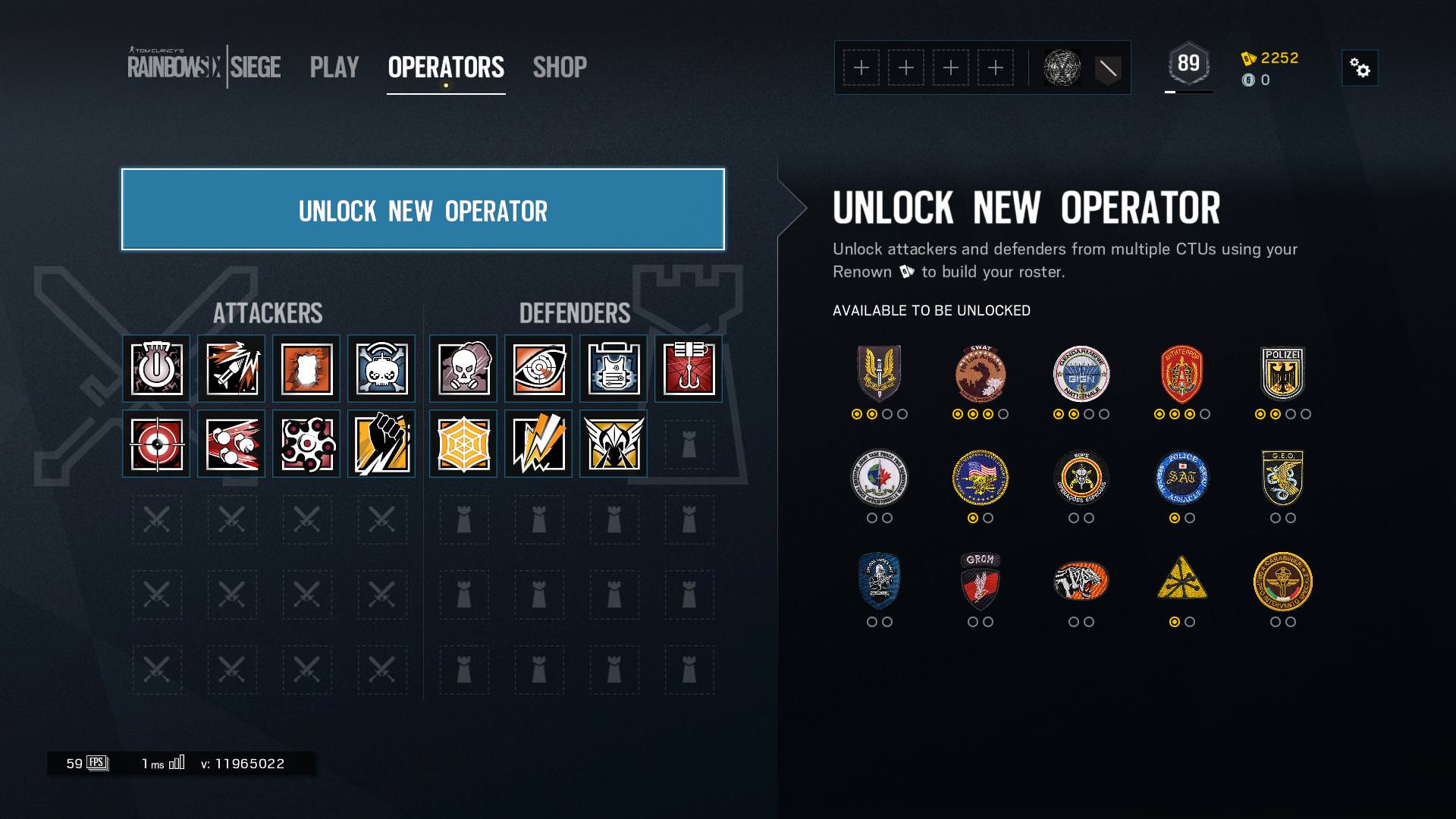Select the indicator under the hazard triangle badge

(x=1174, y=623)
